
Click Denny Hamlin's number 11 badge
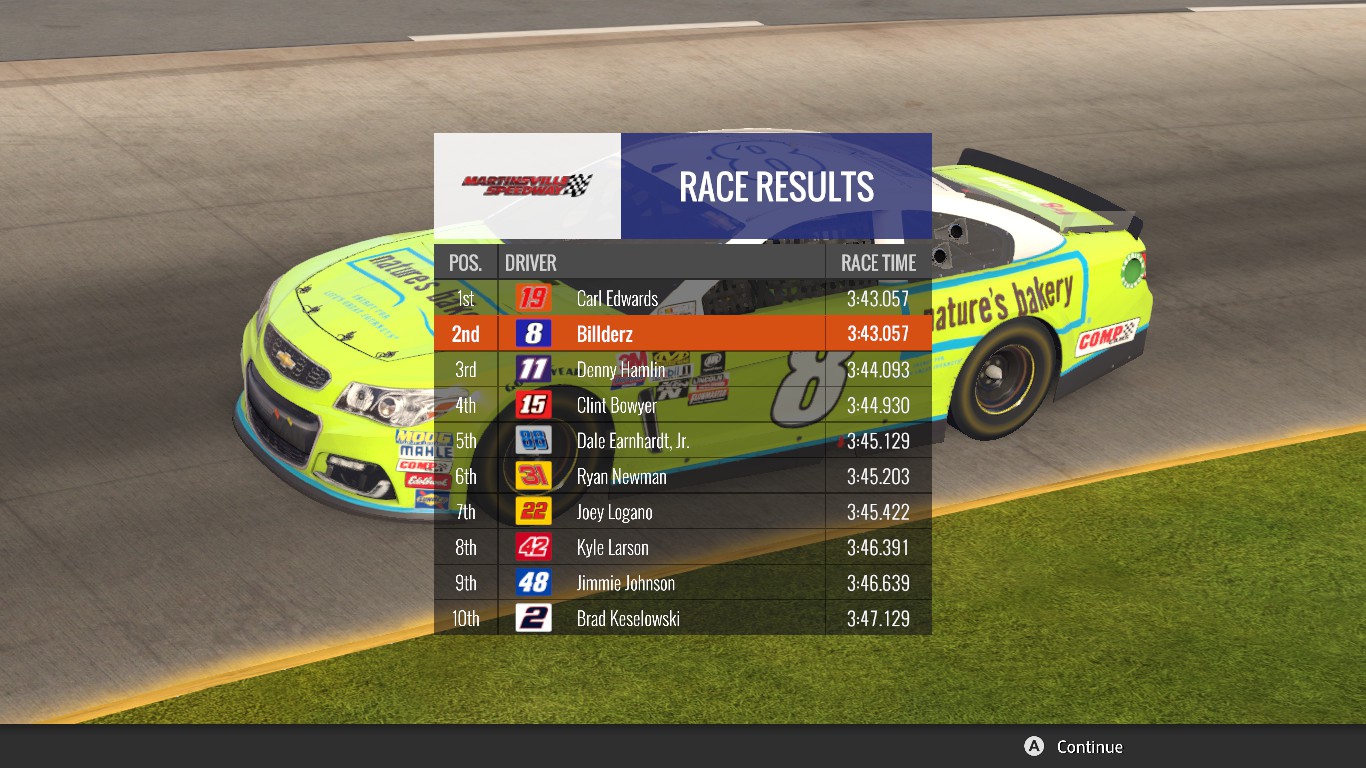(x=532, y=370)
